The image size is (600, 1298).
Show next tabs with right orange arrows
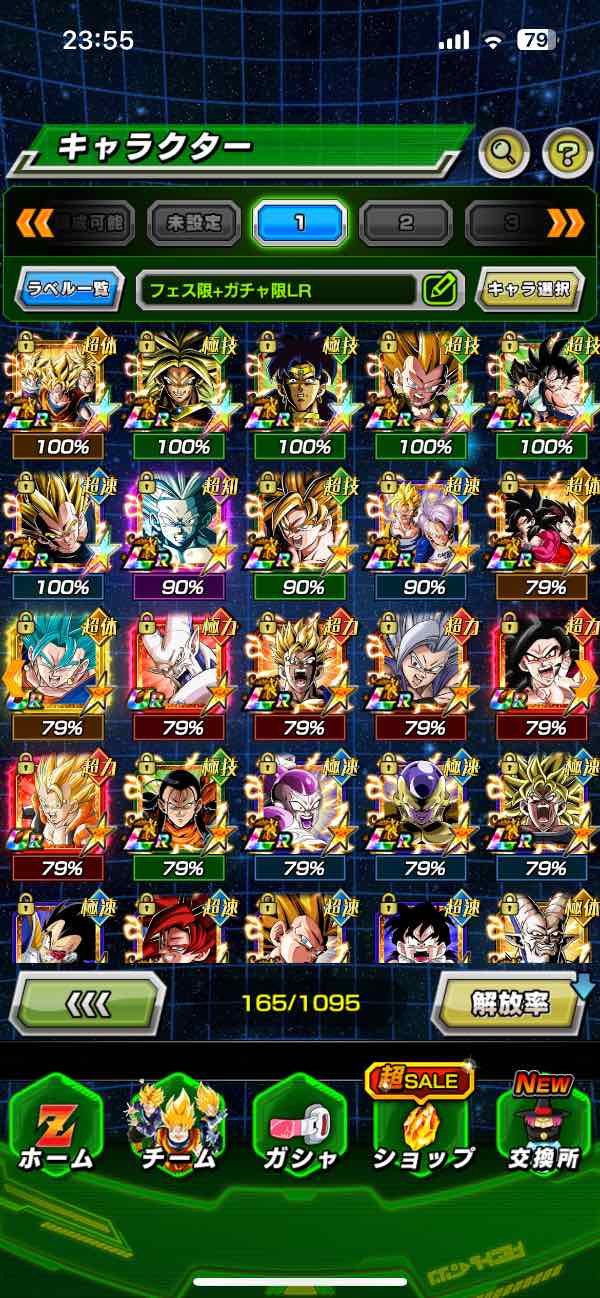click(565, 223)
